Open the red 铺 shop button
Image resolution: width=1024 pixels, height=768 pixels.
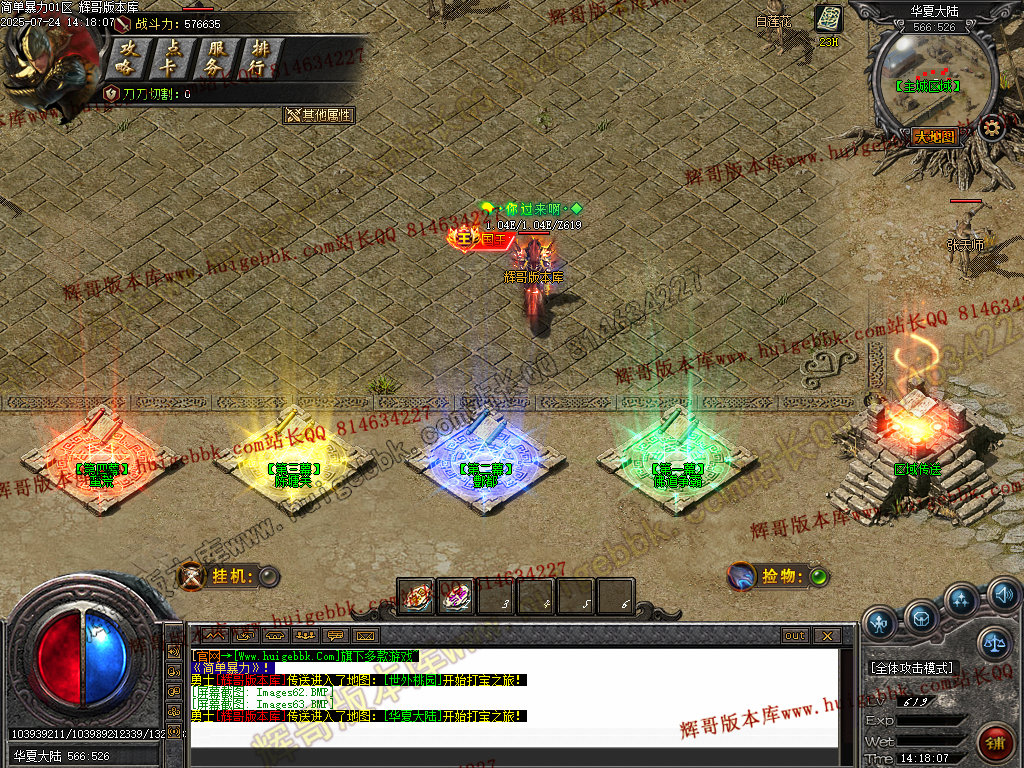[995, 742]
